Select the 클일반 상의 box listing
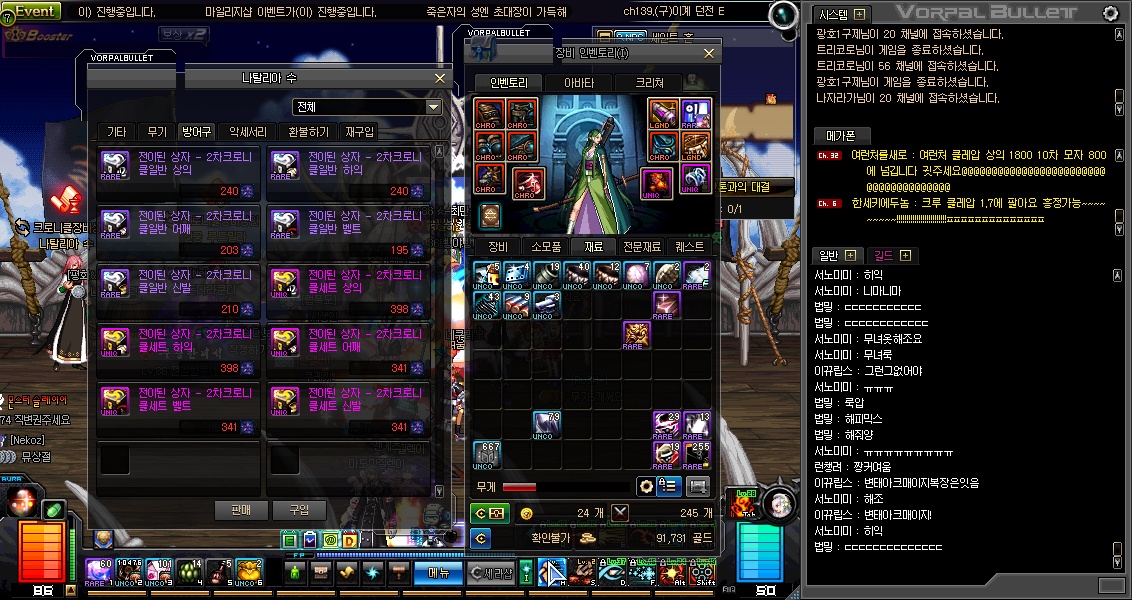1132x600 pixels. [179, 173]
